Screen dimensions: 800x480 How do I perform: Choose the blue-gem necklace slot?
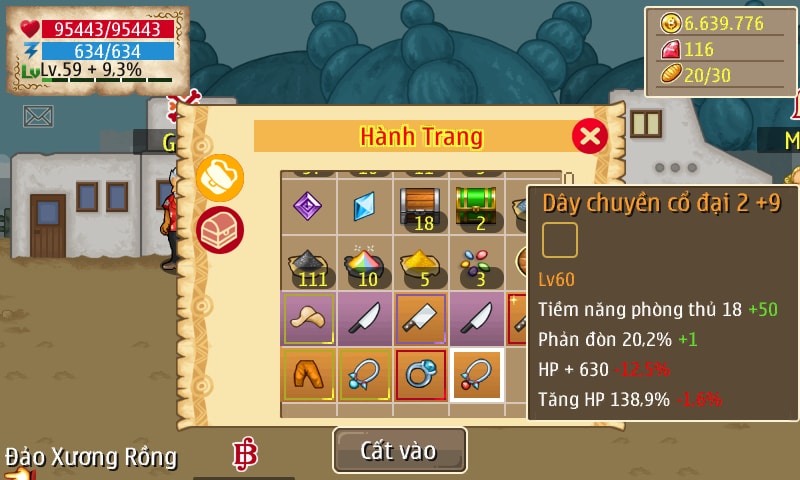tap(364, 374)
